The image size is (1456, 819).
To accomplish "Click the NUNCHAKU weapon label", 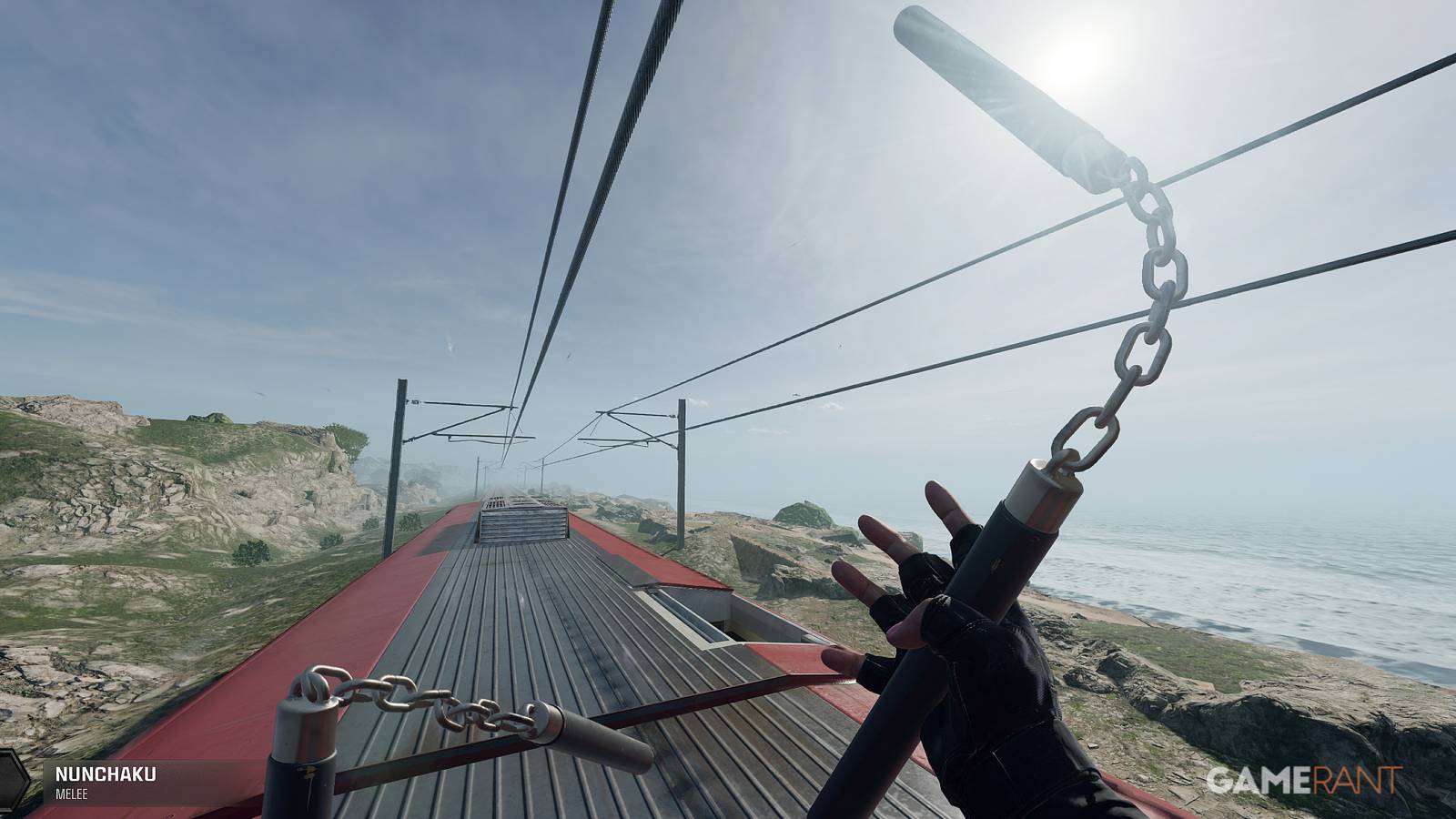I will coord(108,775).
